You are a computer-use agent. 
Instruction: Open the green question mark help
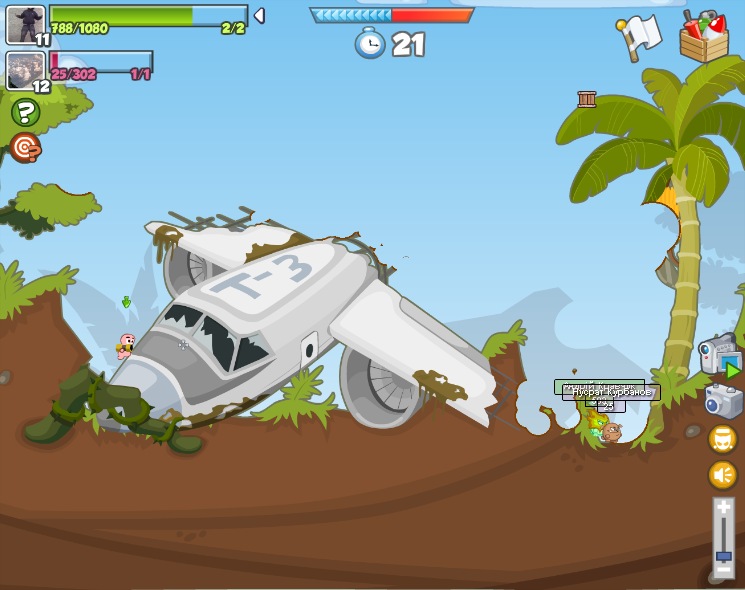click(25, 112)
